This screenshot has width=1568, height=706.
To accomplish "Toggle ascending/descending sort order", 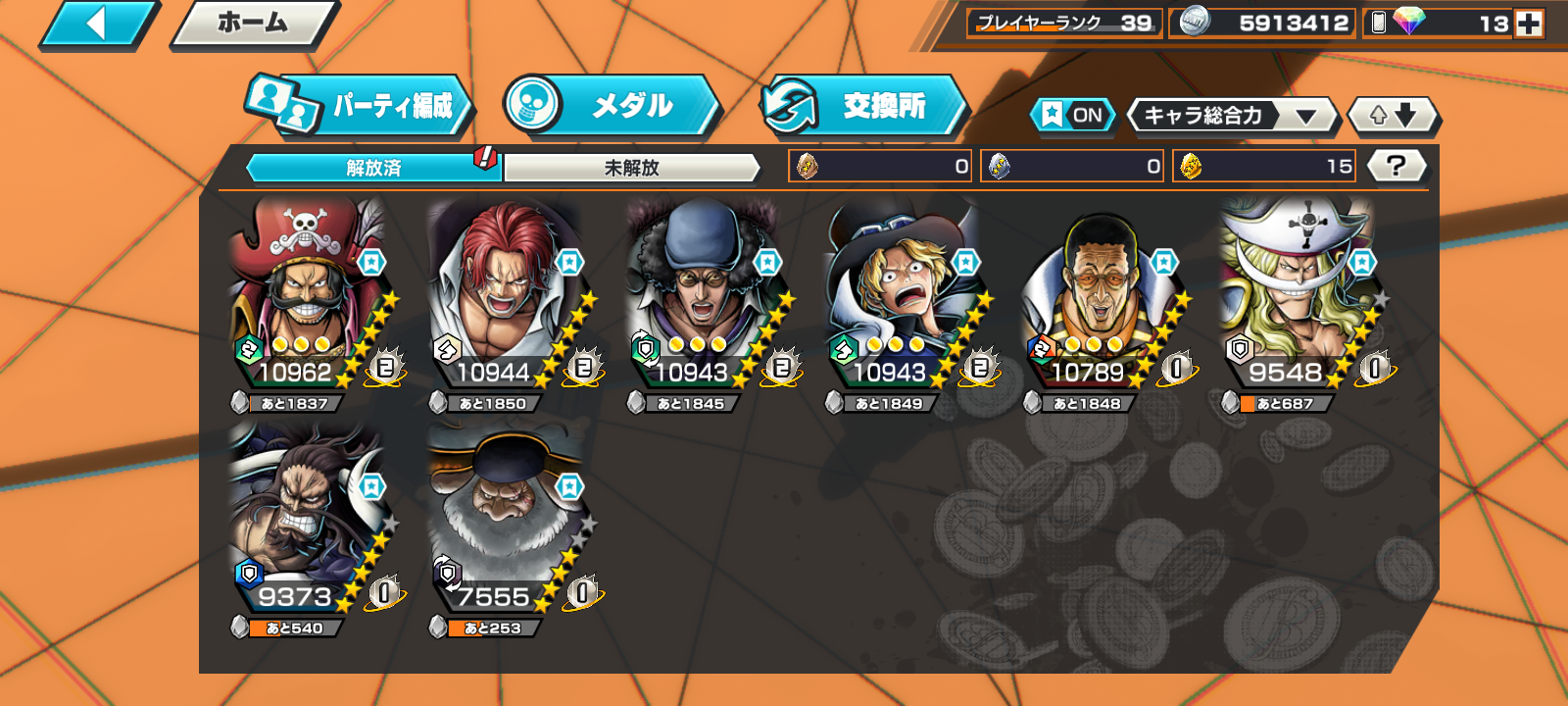I will pyautogui.click(x=1393, y=116).
